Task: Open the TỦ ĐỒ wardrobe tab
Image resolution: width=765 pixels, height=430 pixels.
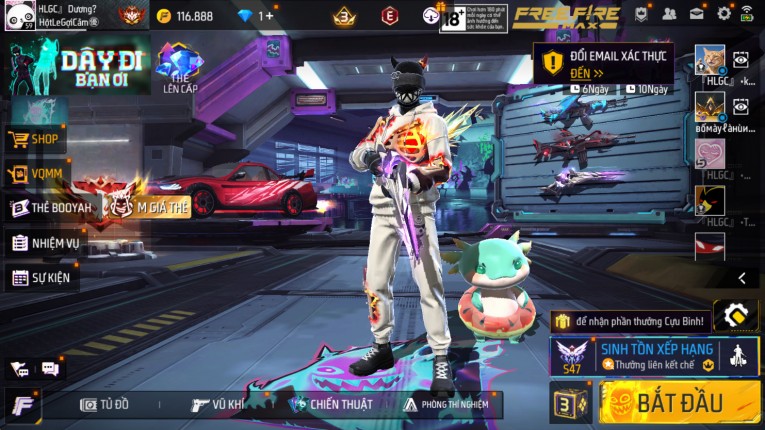Action: point(105,404)
